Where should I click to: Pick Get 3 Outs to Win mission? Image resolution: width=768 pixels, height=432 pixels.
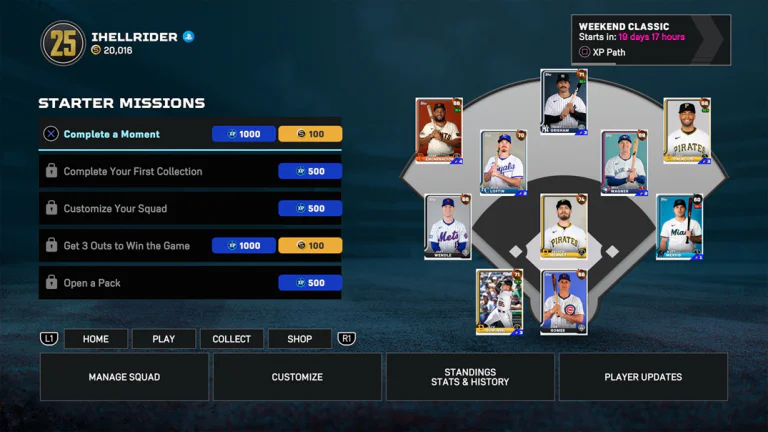coord(190,245)
